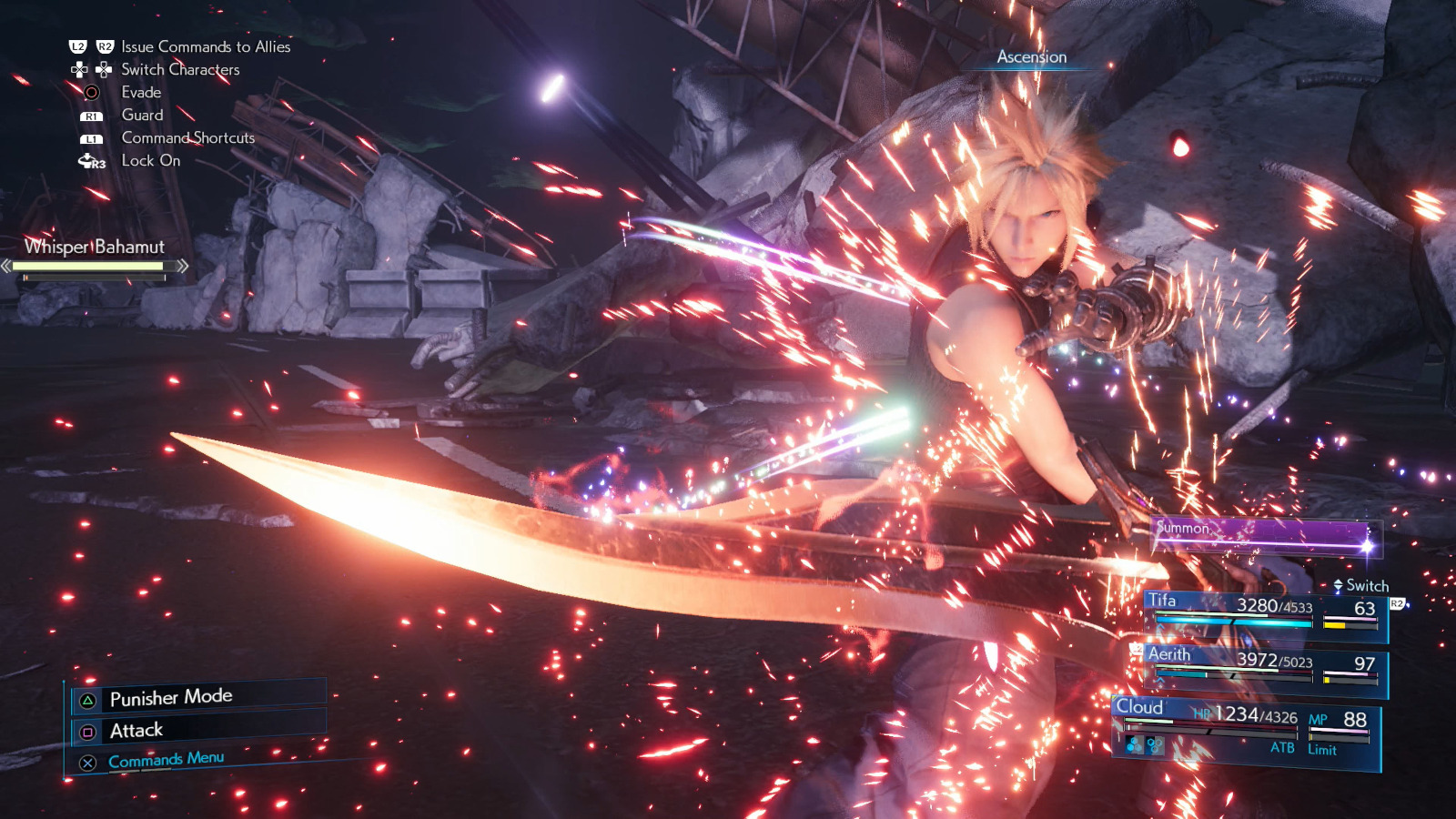
Task: Select the X icon beside Commands Menu
Action: point(87,763)
